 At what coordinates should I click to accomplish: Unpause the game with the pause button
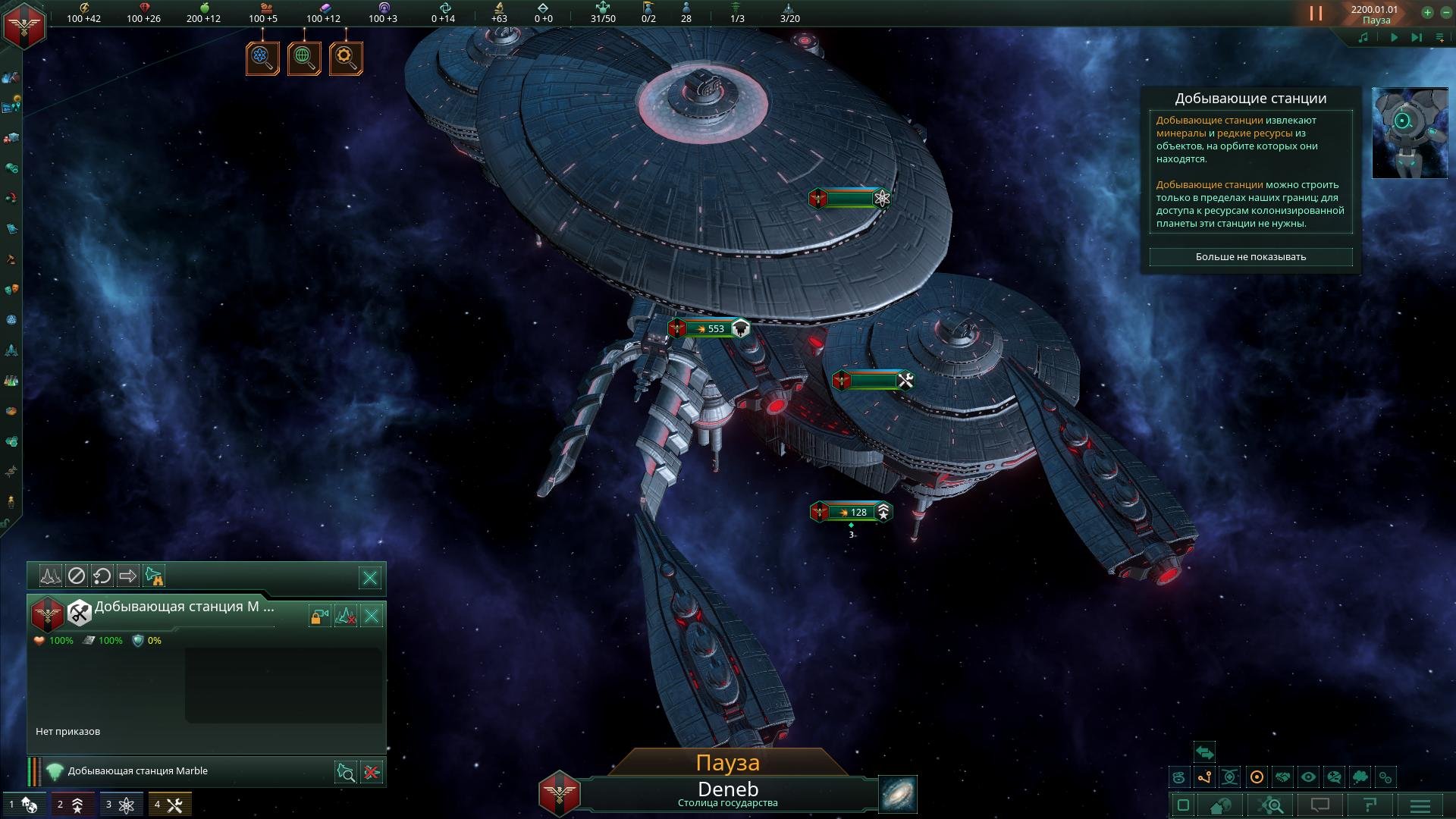point(1316,14)
